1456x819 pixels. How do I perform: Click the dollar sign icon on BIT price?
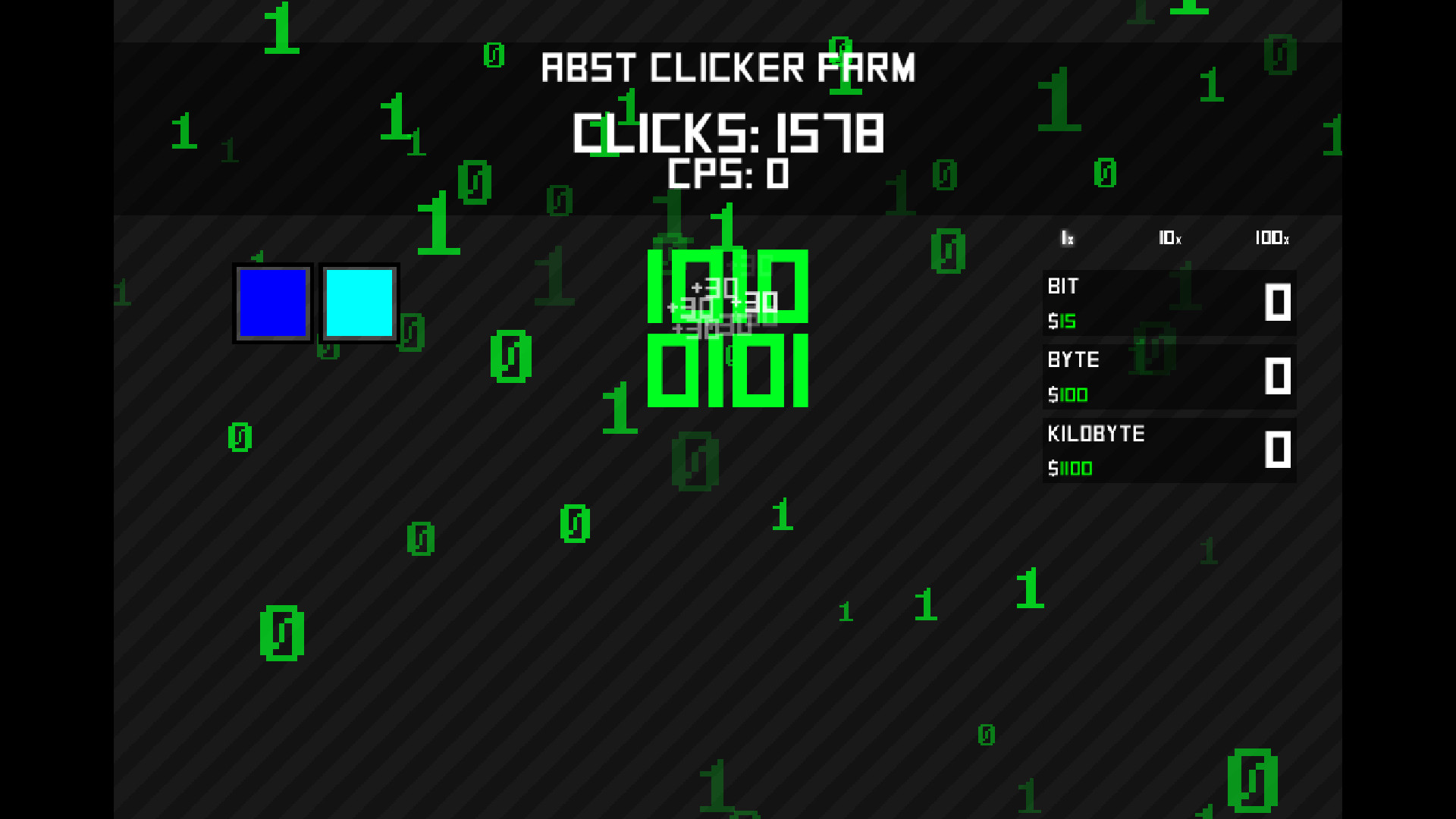(1053, 322)
